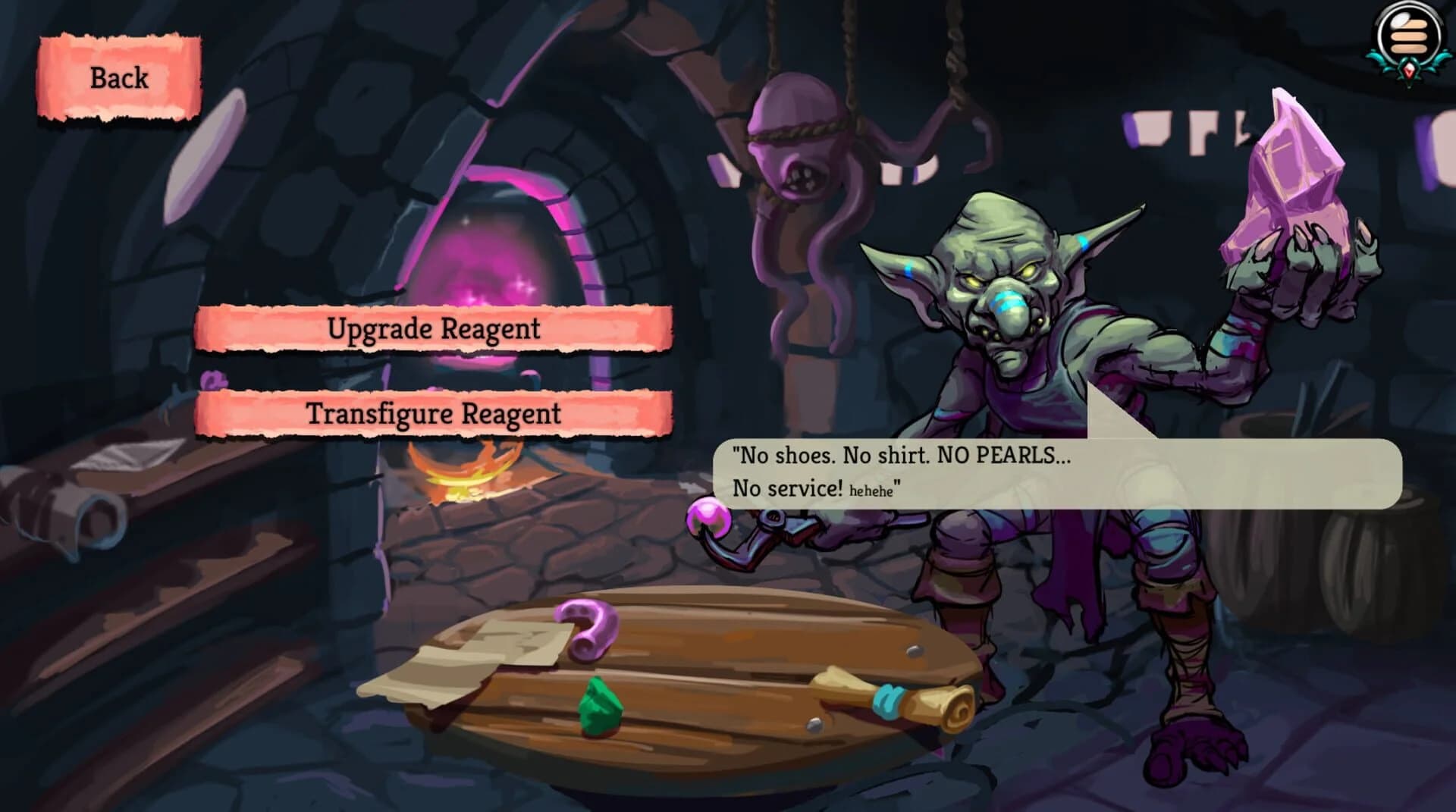Choose Transfigure Reagent
The image size is (1456, 812).
[432, 414]
